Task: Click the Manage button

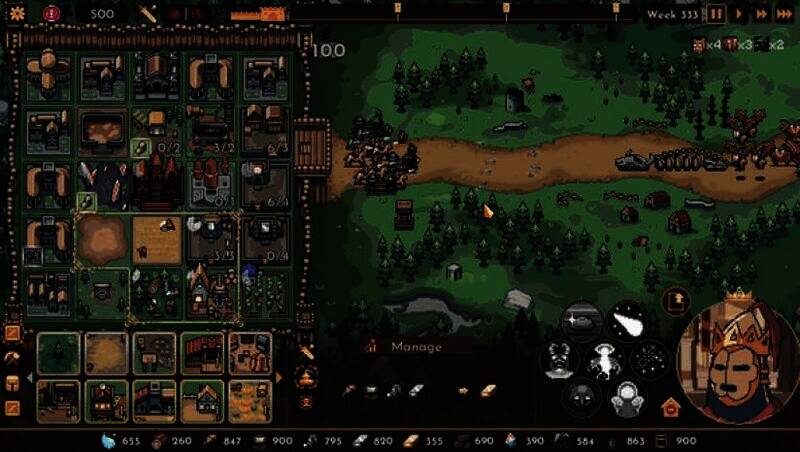Action: [x=416, y=347]
